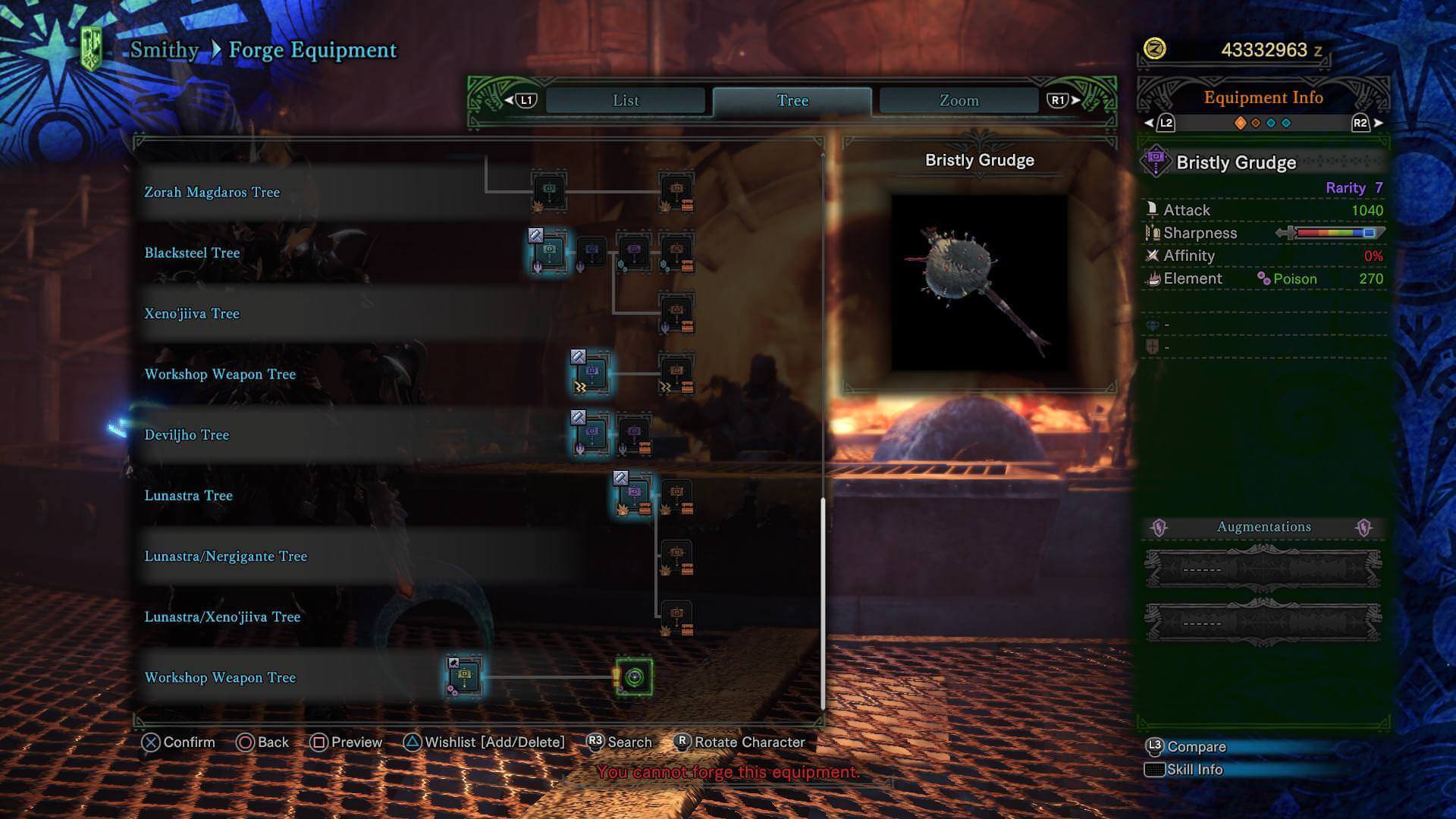Click the Bristly Grudge weapon preview image
Screen dimensions: 1456x819
979,283
